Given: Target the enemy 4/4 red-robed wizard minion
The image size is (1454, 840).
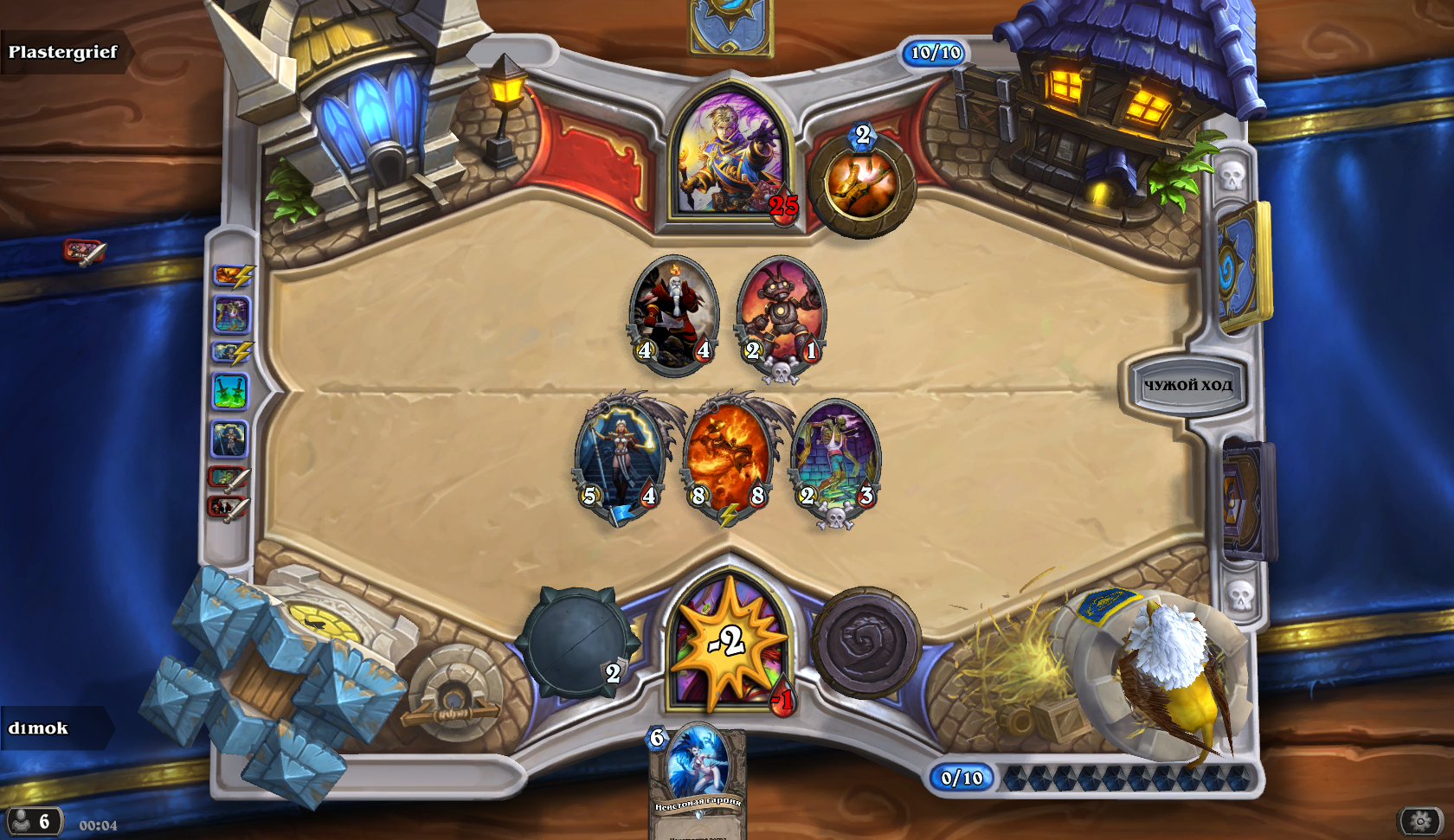Looking at the screenshot, I should 674,313.
